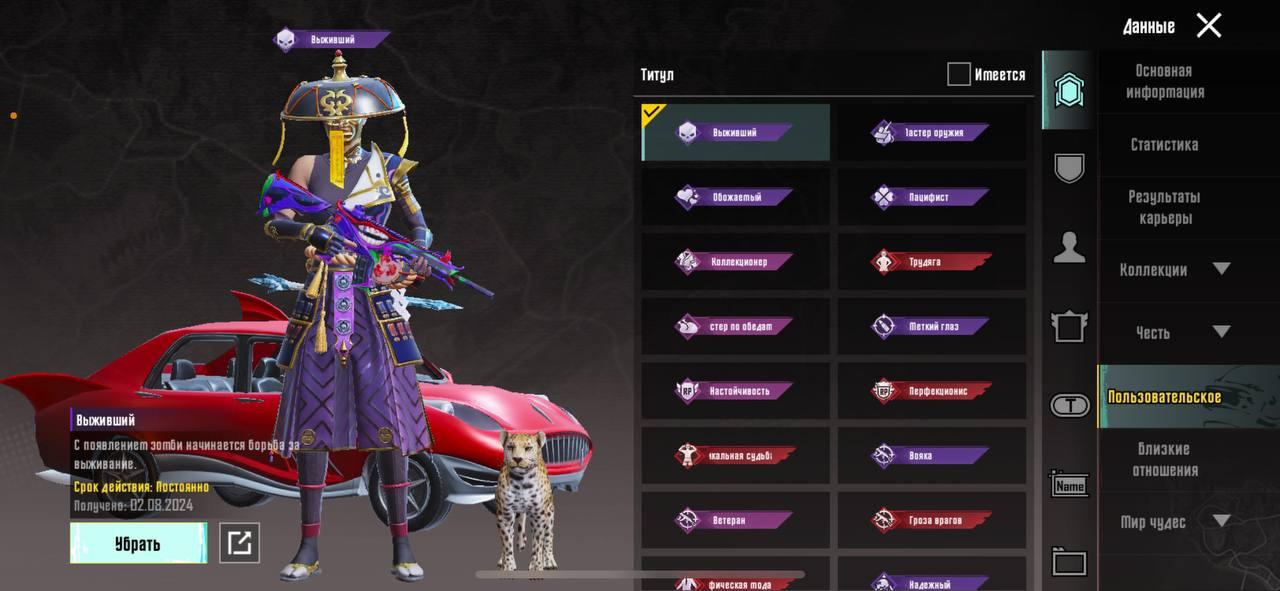Switch to the Статистика section
This screenshot has width=1280, height=591.
[x=1164, y=145]
